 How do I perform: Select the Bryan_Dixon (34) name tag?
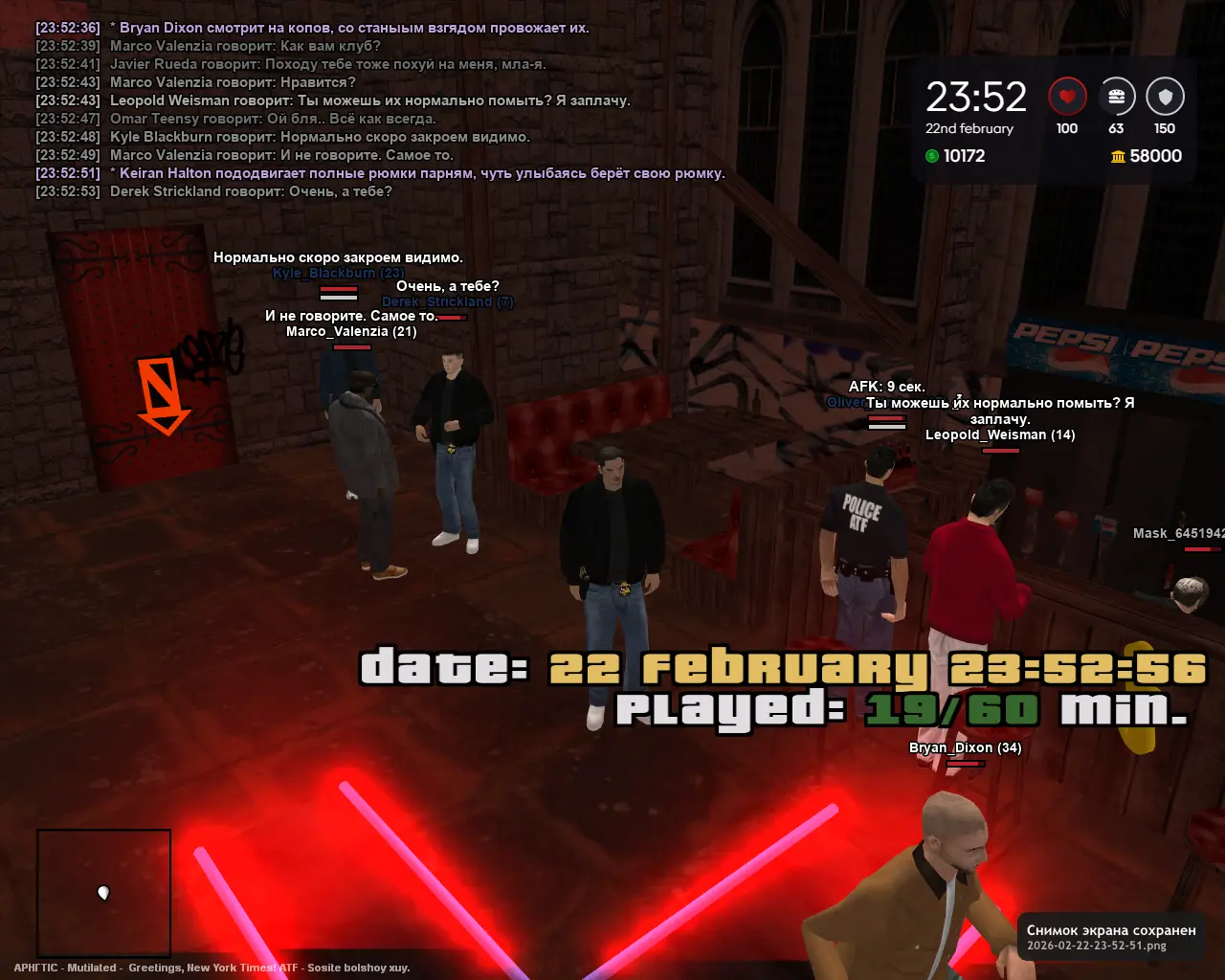click(965, 747)
